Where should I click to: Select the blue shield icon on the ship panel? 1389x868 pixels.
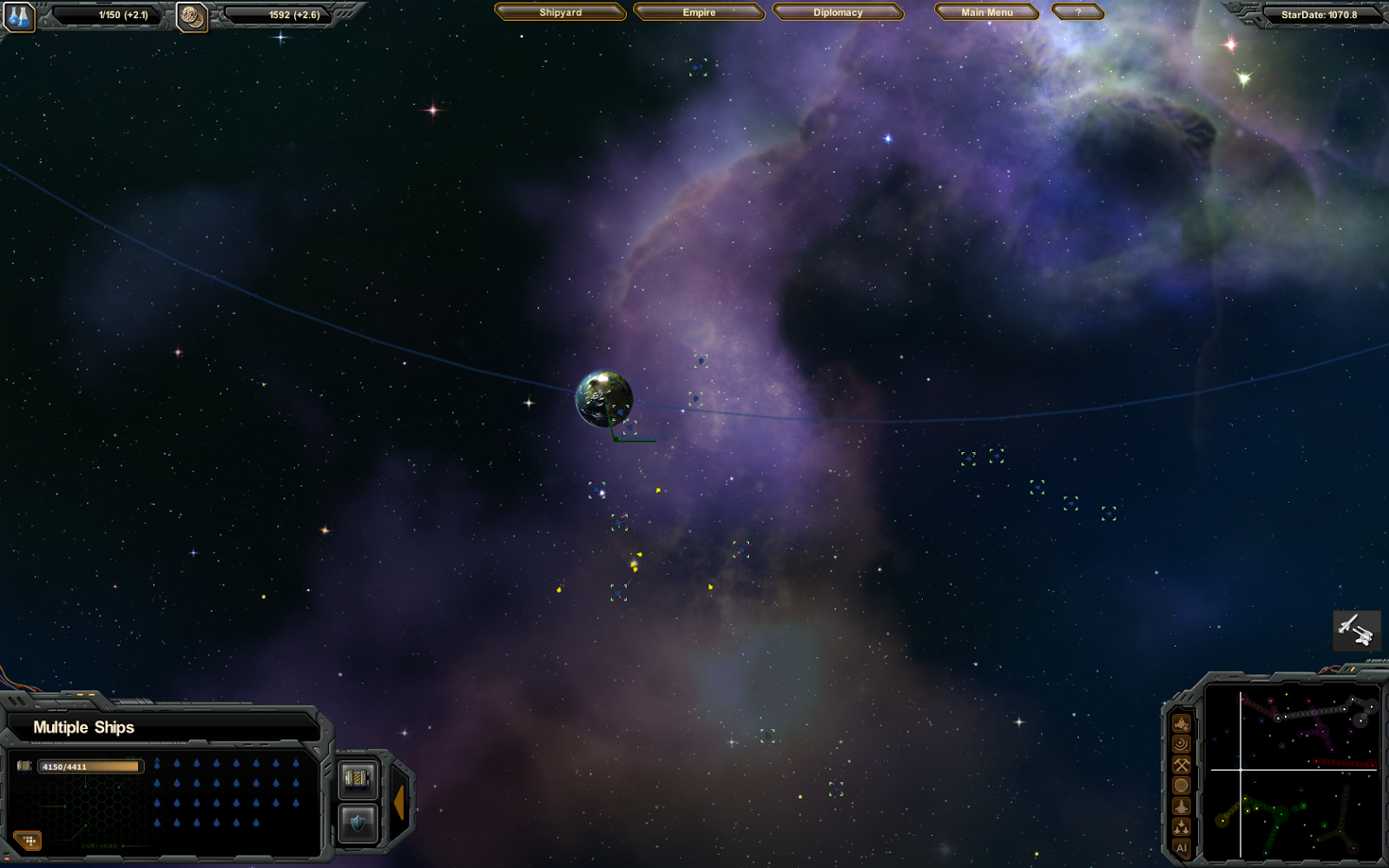[x=357, y=820]
